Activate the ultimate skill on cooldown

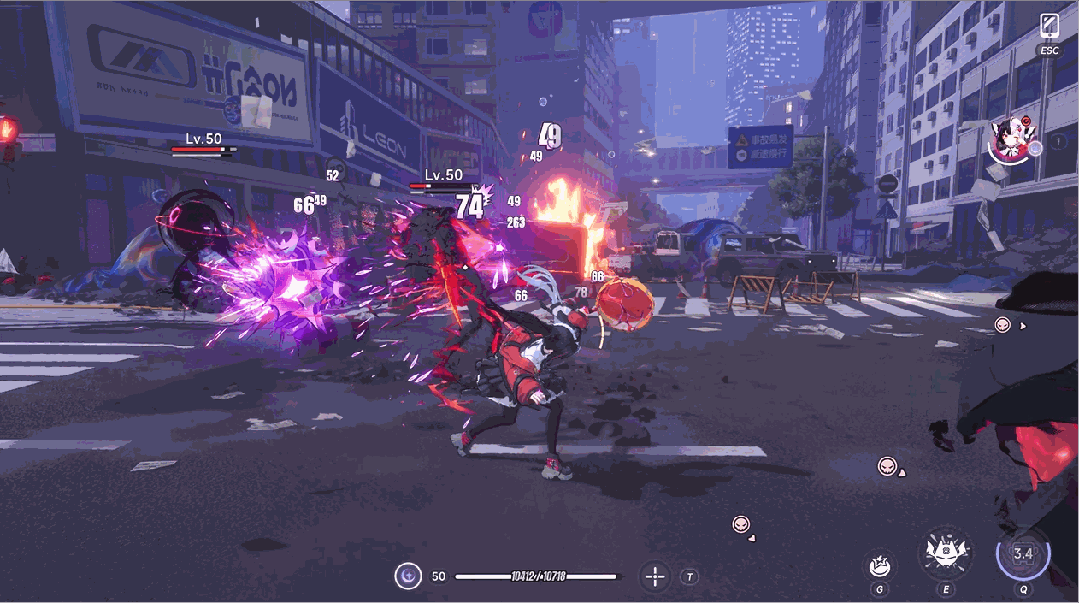coord(1023,555)
